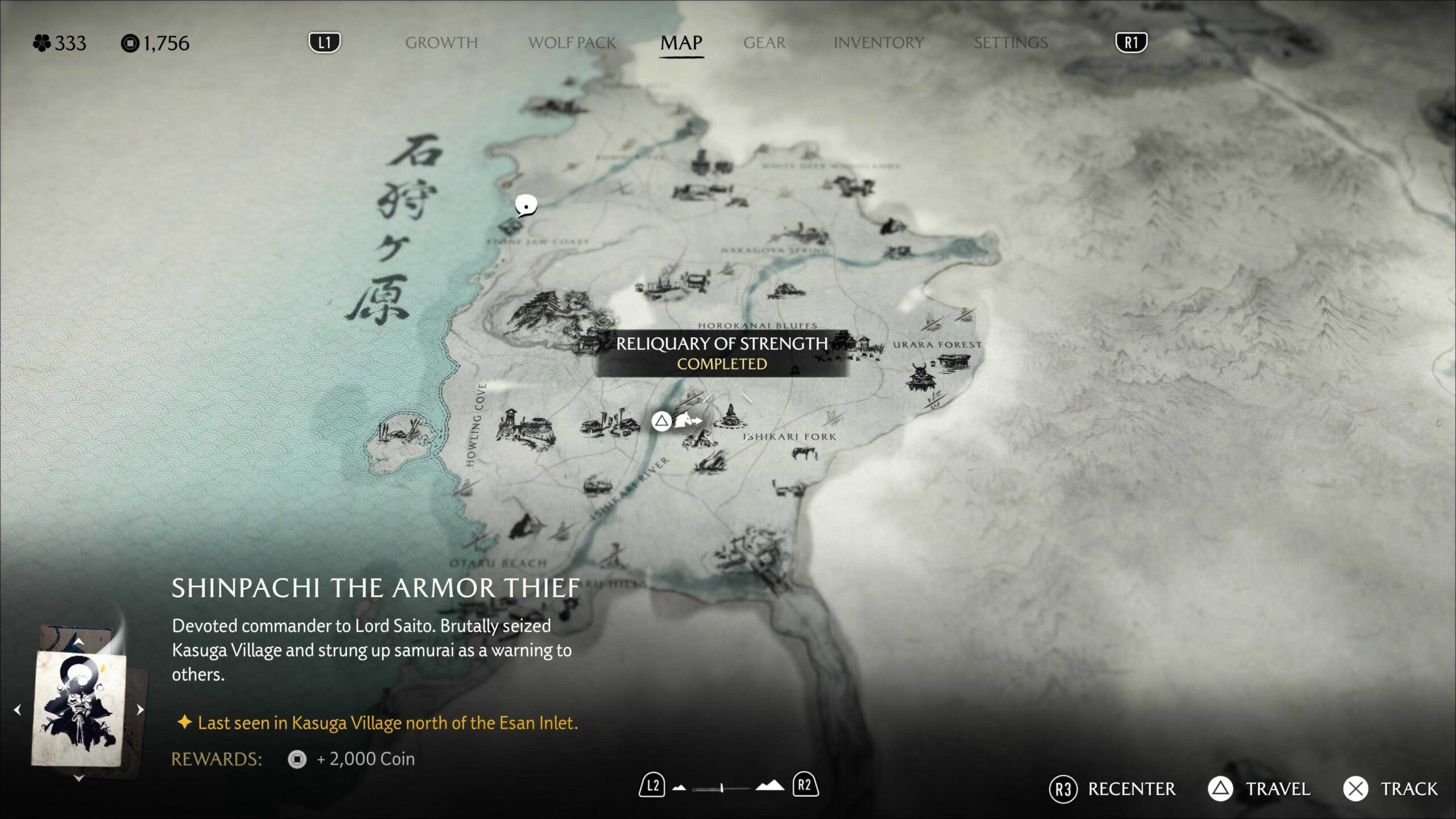Choose the Recenter map option

(1112, 789)
